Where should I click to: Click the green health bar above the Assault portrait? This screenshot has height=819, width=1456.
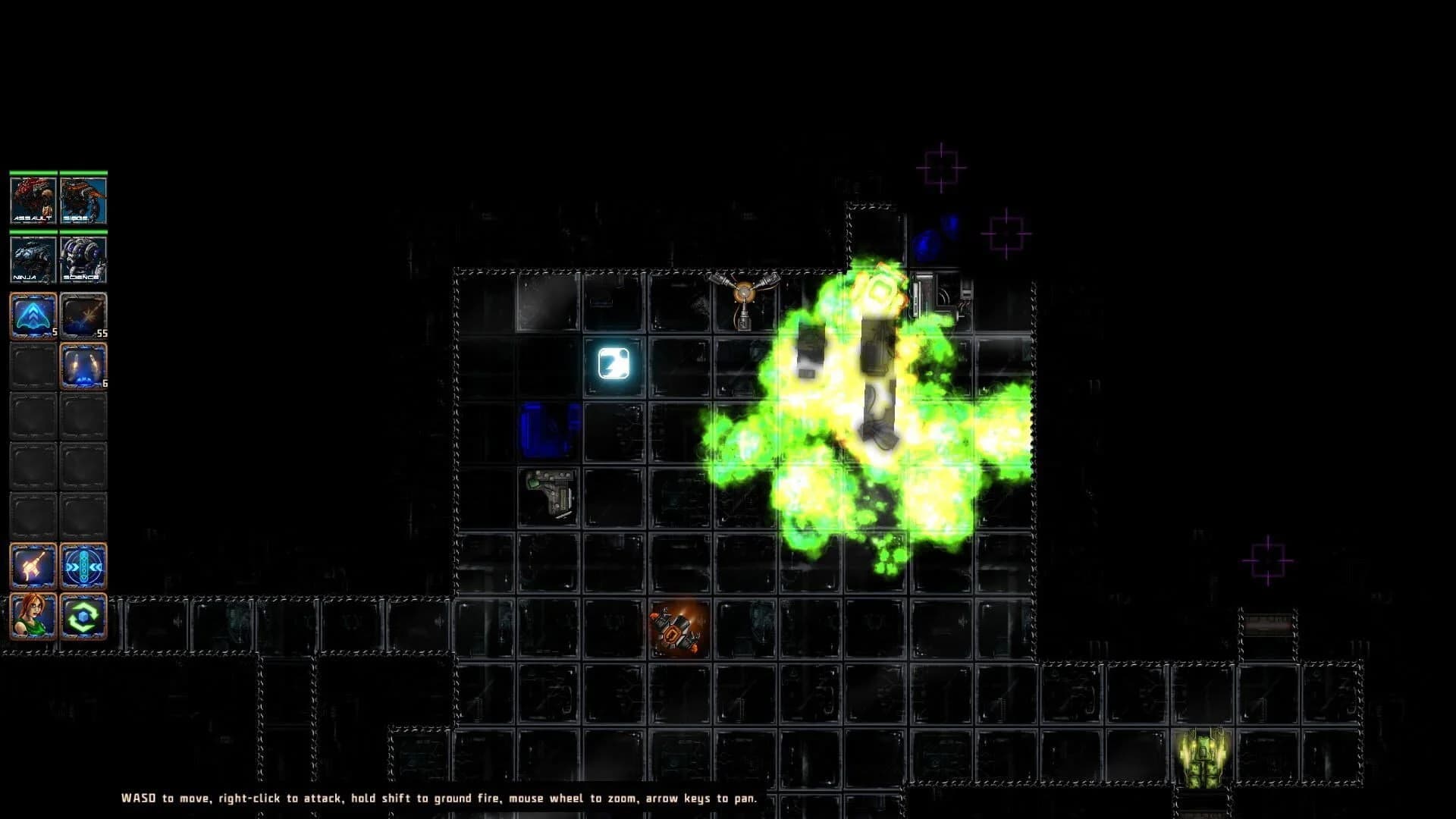click(32, 173)
